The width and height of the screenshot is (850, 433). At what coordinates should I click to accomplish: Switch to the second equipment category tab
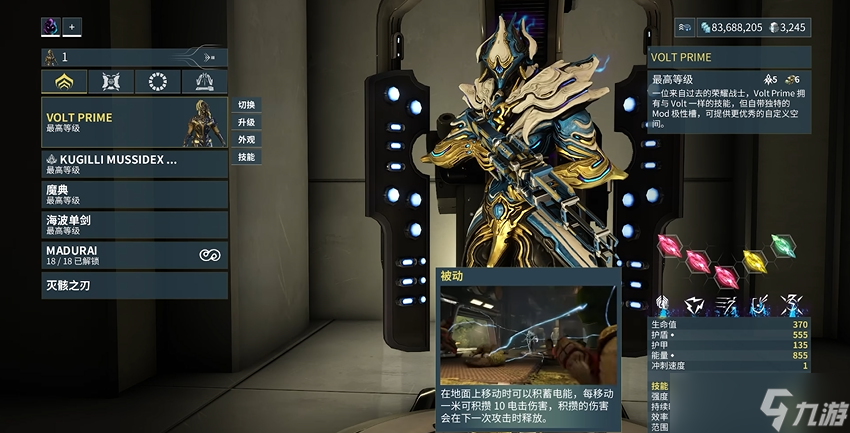[x=111, y=82]
